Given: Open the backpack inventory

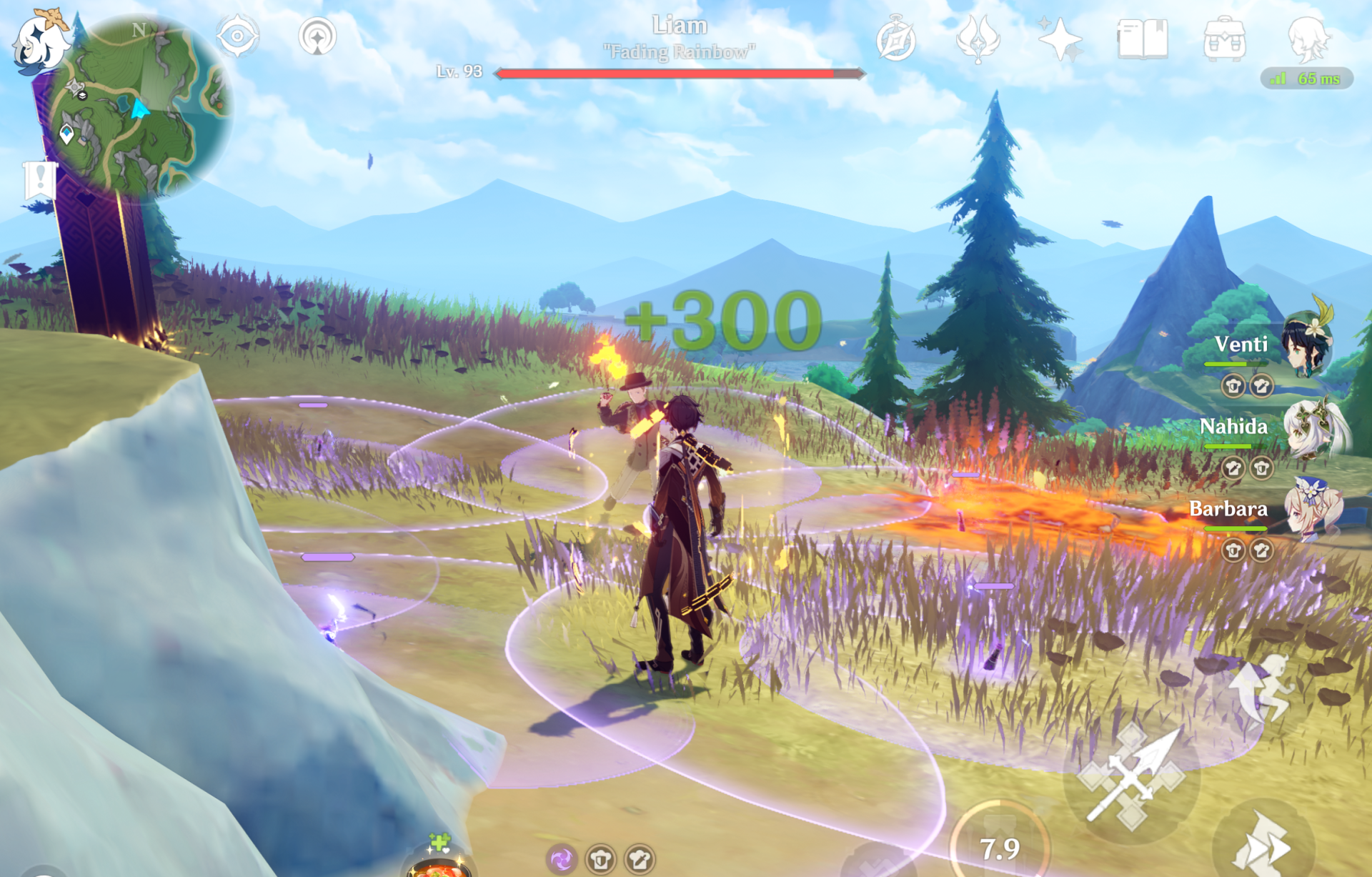Looking at the screenshot, I should coord(1224,40).
